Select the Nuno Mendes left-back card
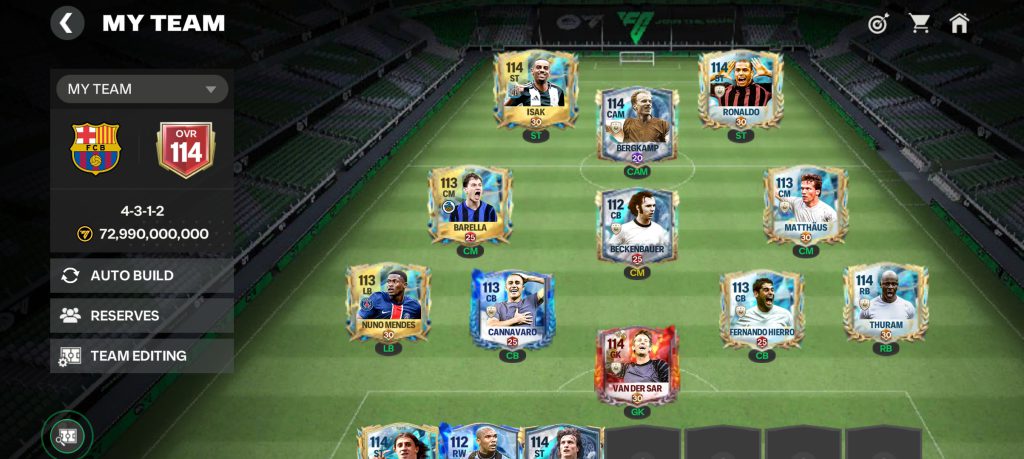This screenshot has height=459, width=1024. point(388,303)
